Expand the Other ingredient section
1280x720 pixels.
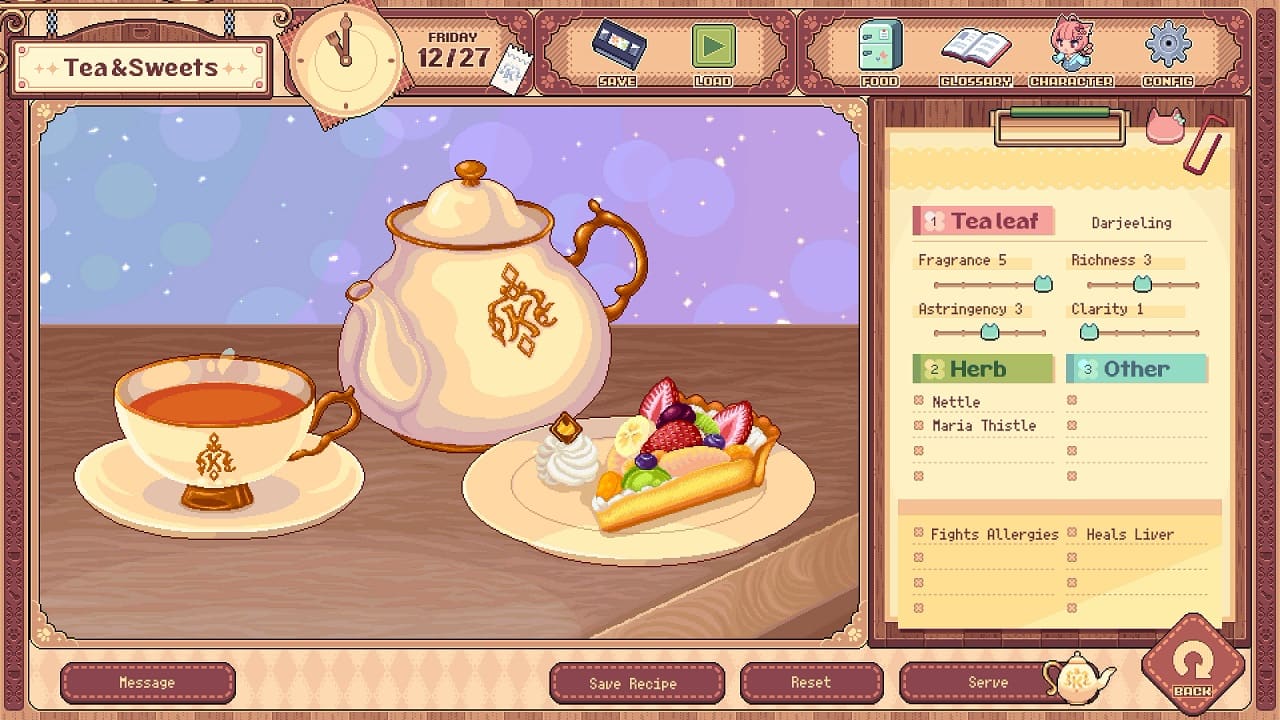pos(1137,369)
